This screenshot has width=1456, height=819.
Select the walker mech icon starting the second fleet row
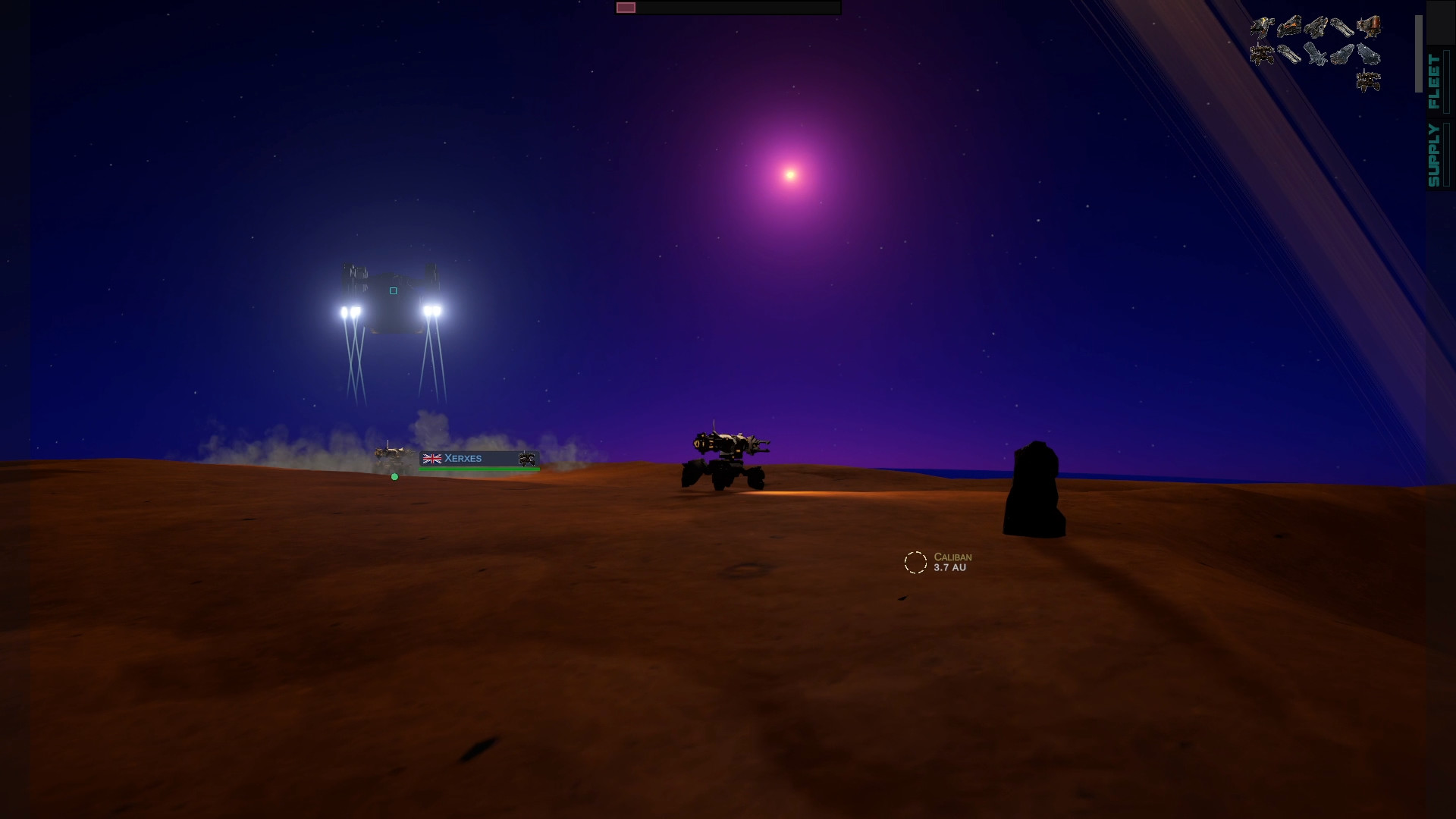[x=1262, y=55]
